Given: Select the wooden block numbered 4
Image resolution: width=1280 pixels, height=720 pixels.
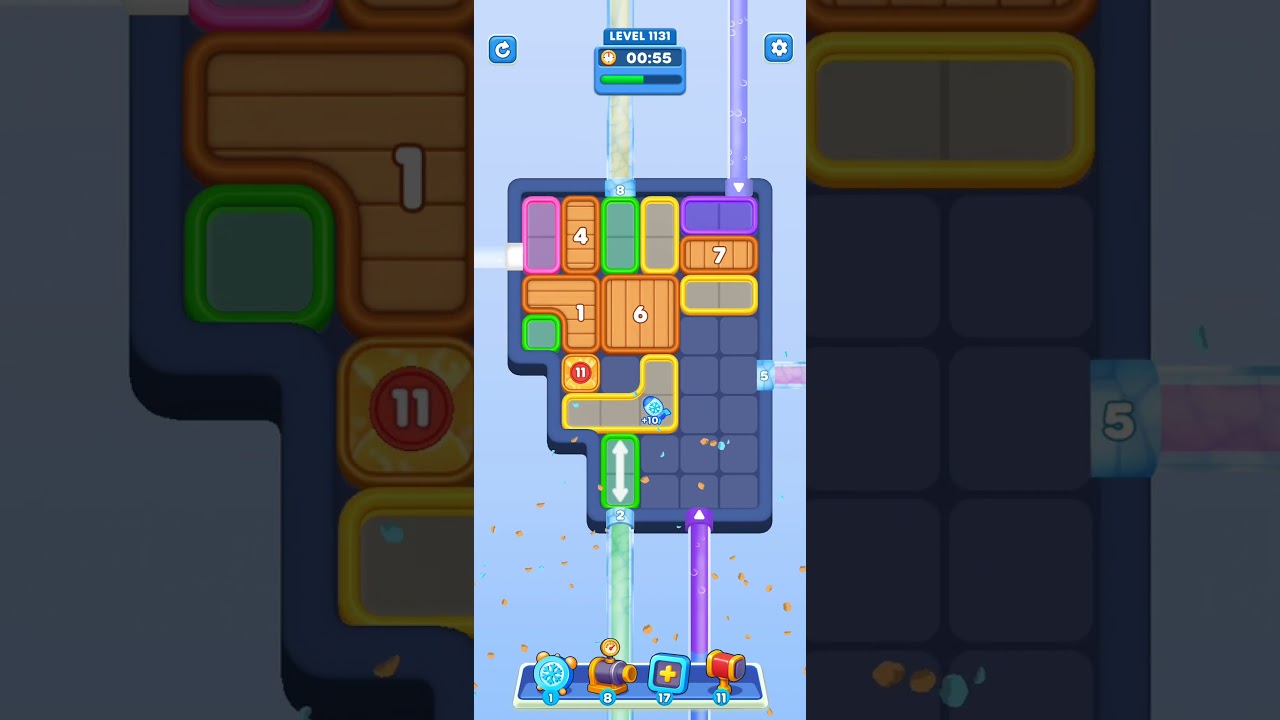Looking at the screenshot, I should pyautogui.click(x=580, y=236).
